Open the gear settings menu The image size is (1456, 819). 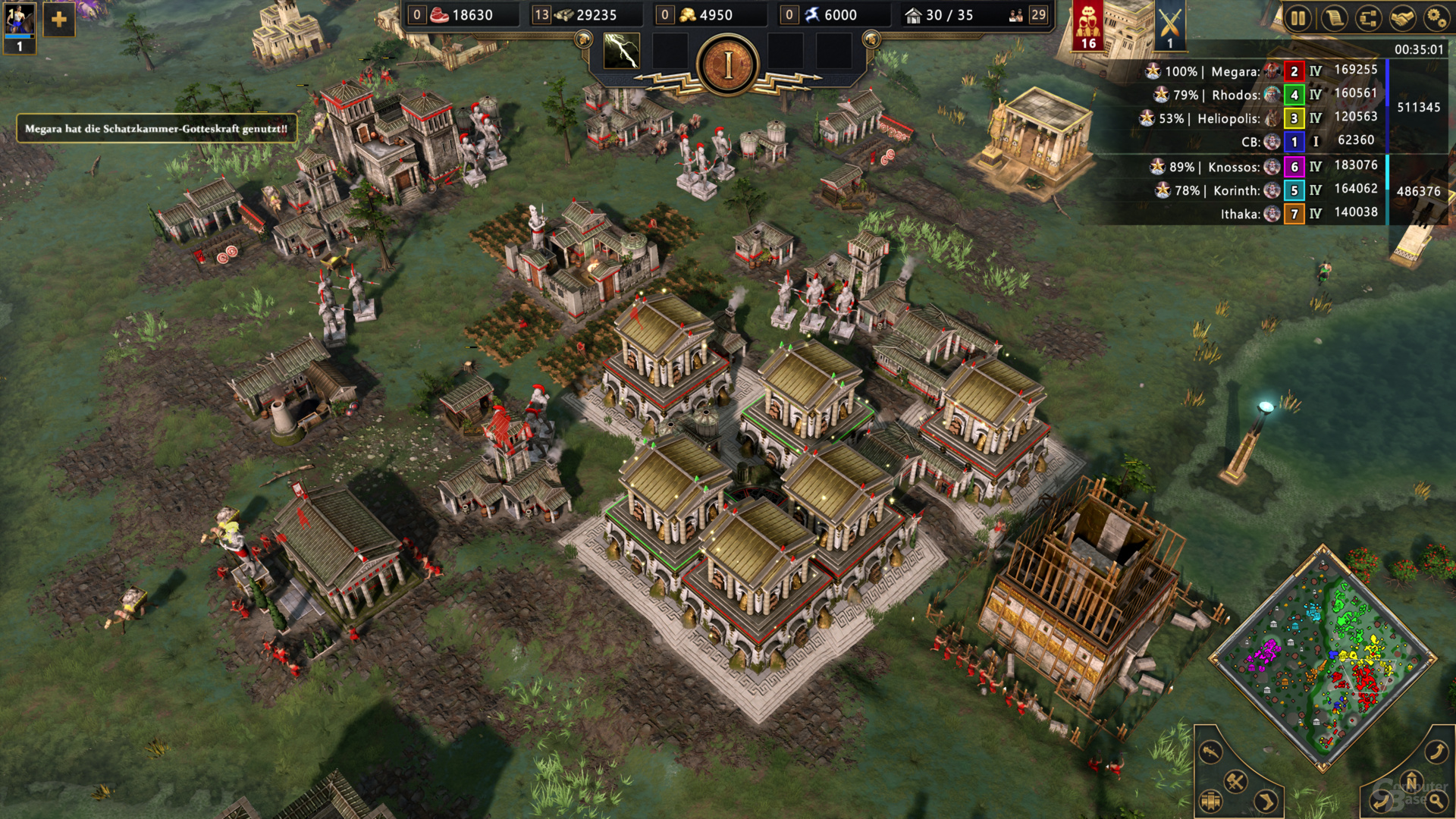point(1436,17)
